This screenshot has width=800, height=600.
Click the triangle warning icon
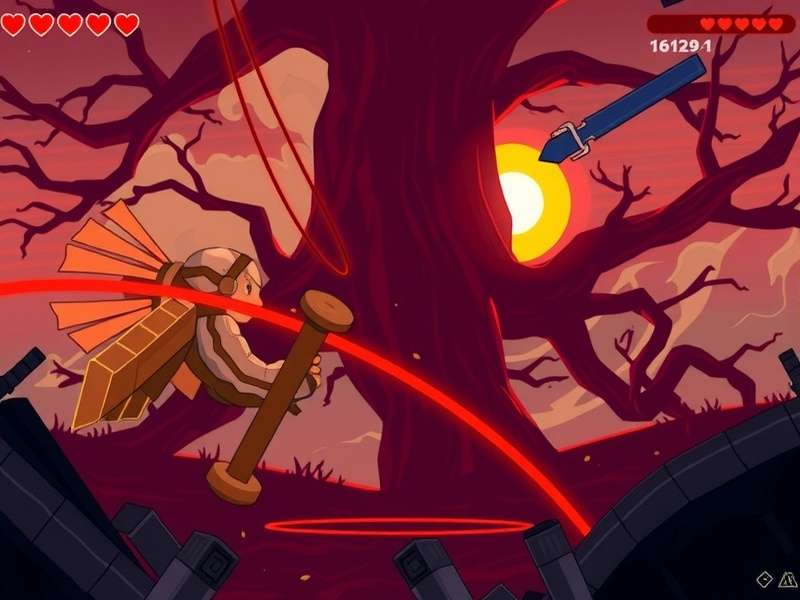point(787,579)
